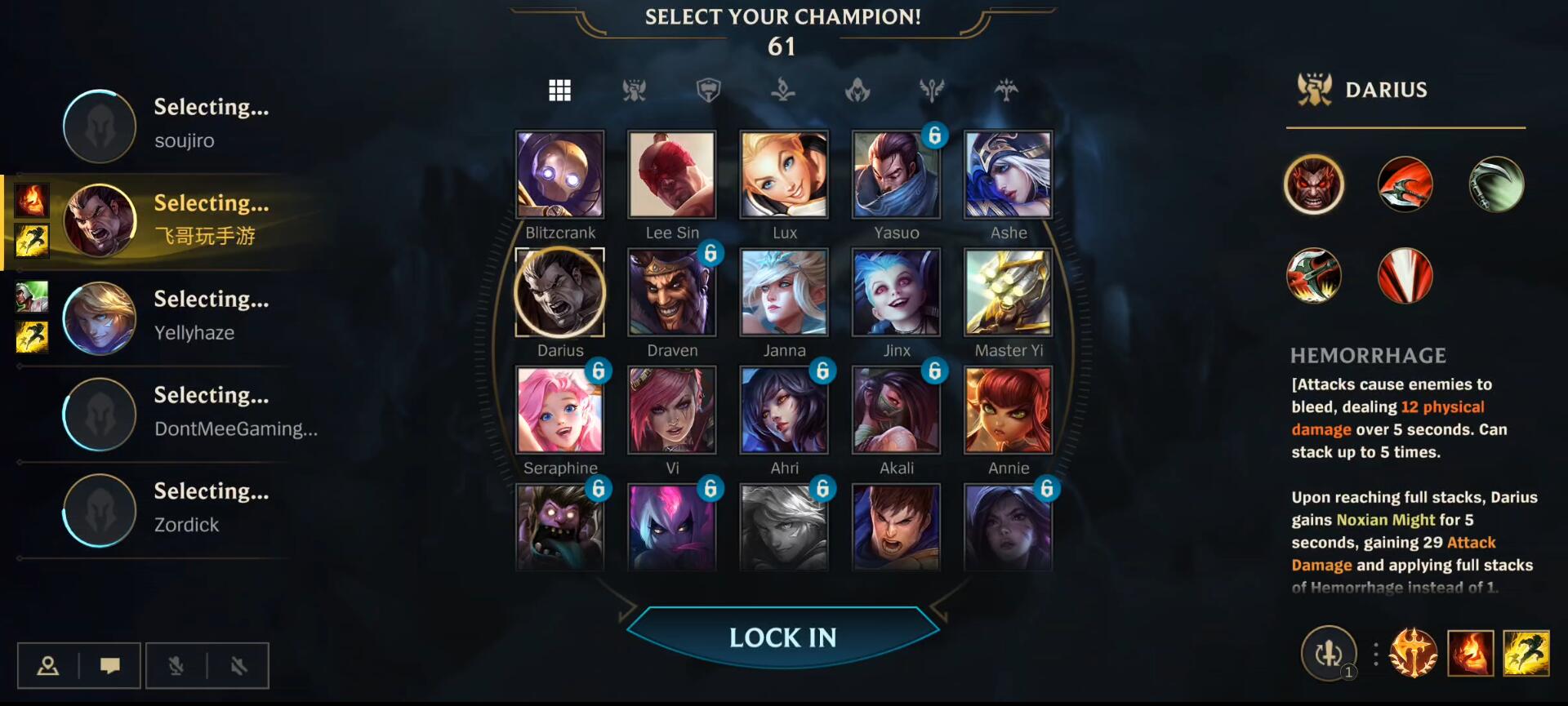Select Yasuo in the champion grid
Image resolution: width=1568 pixels, height=706 pixels.
896,175
